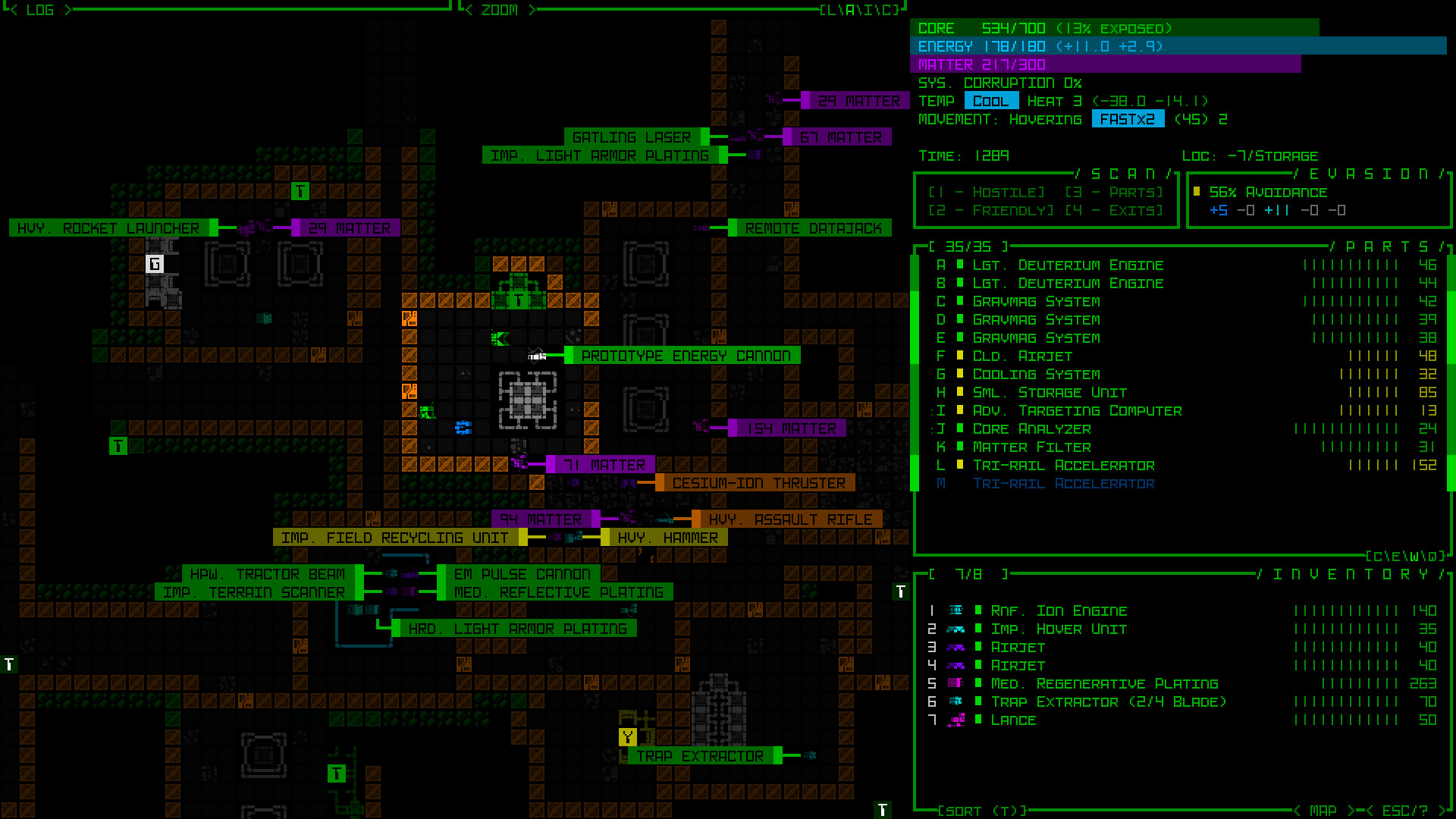This screenshot has width=1456, height=819.
Task: Toggle the Cooling System active state indicator
Action: pyautogui.click(x=959, y=374)
